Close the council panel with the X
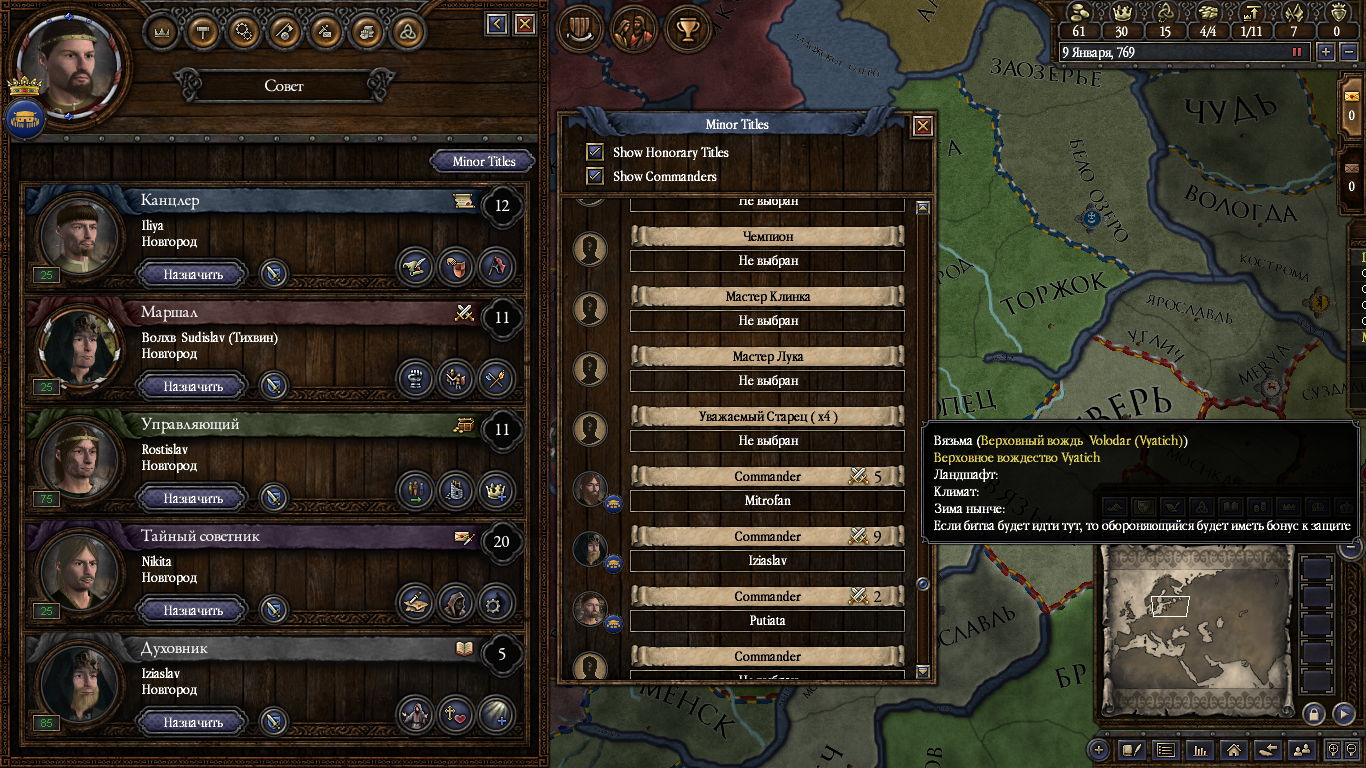Screen dimensions: 1366x768 (525, 24)
